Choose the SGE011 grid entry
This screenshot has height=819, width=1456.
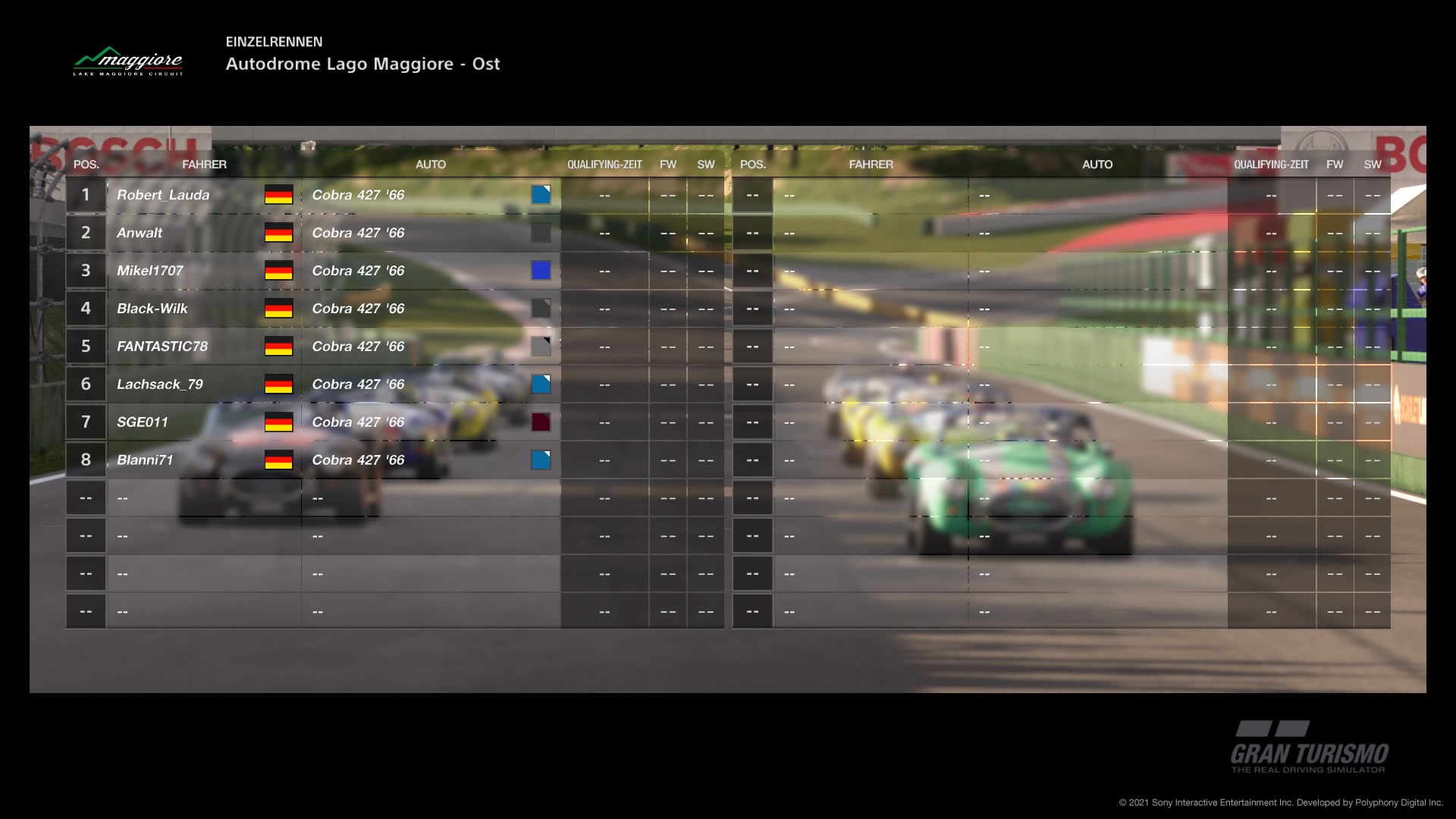(x=143, y=422)
